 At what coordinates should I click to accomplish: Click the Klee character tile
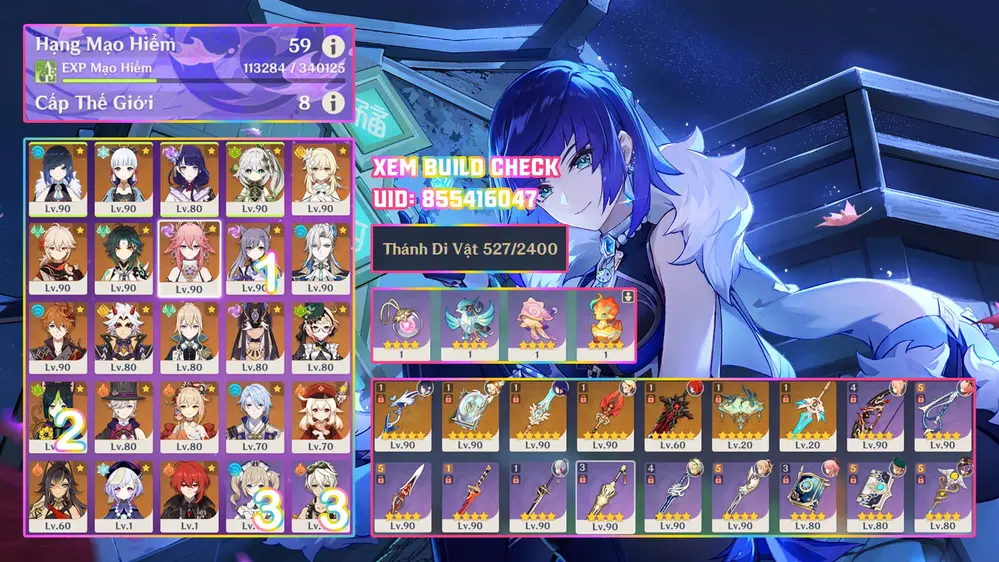319,417
